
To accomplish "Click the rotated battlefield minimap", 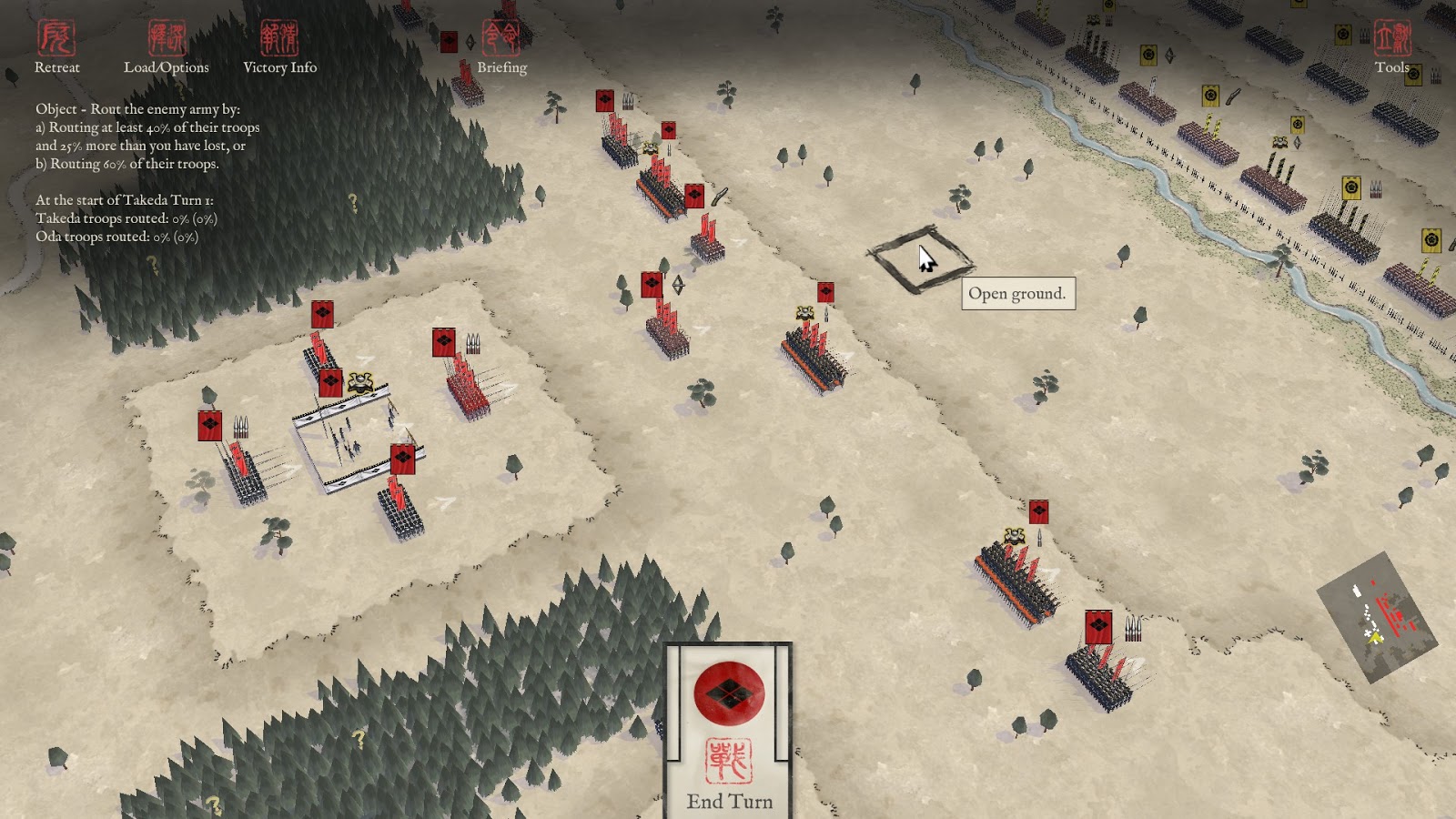I will pyautogui.click(x=1377, y=616).
